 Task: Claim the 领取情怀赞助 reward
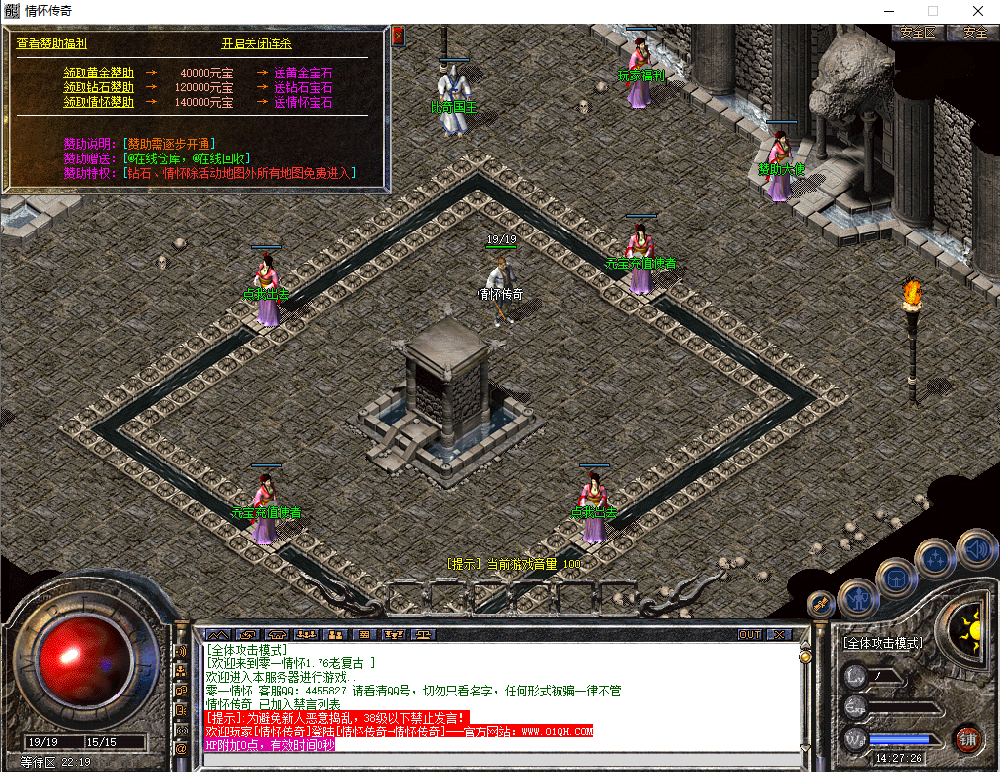tap(98, 102)
